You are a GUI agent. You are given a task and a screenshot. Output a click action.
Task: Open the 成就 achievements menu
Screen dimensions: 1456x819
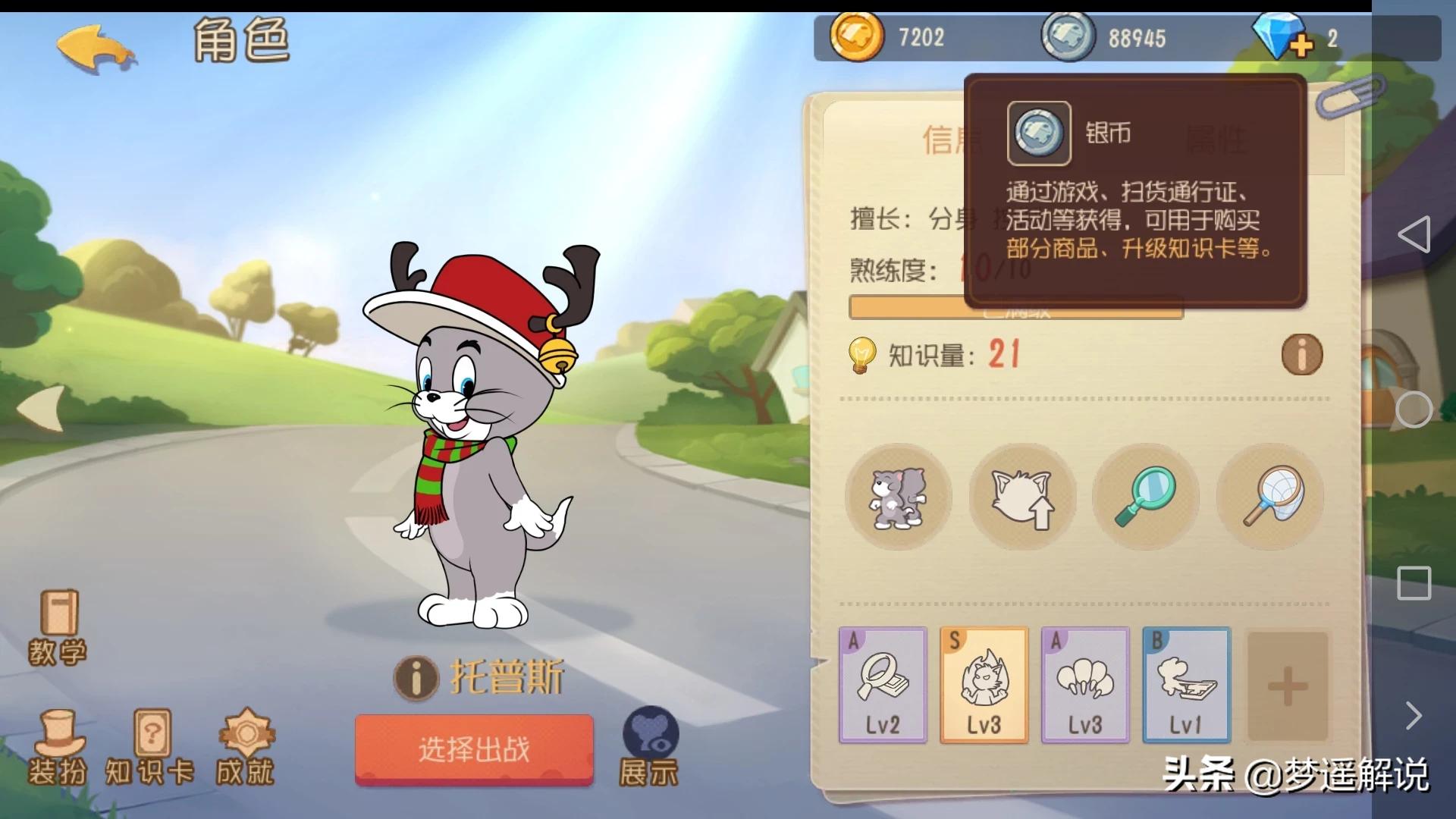245,747
